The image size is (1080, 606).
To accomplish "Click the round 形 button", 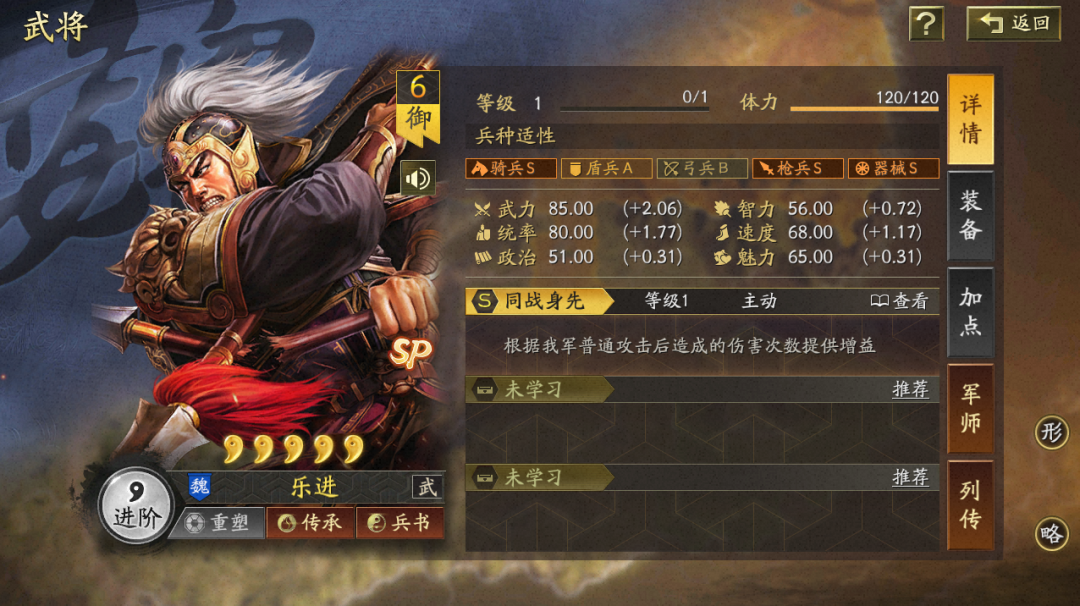I will tap(1051, 433).
